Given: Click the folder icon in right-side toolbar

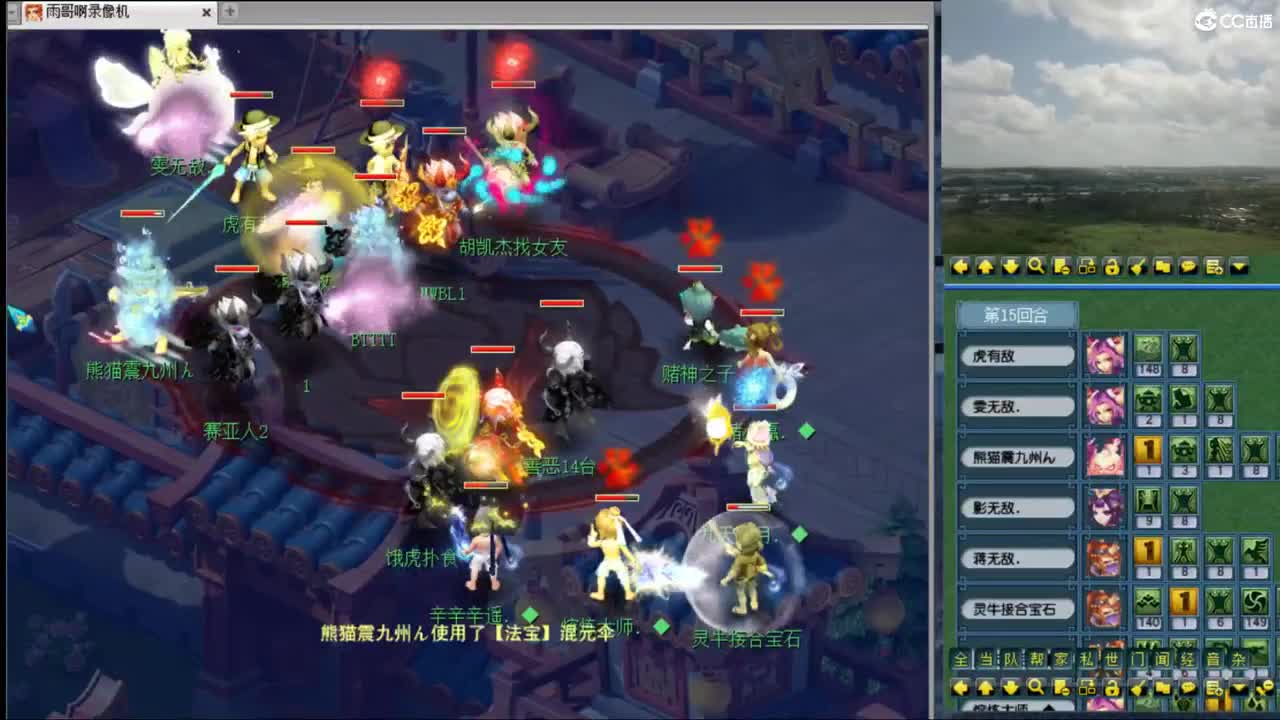Looking at the screenshot, I should coord(1163,267).
